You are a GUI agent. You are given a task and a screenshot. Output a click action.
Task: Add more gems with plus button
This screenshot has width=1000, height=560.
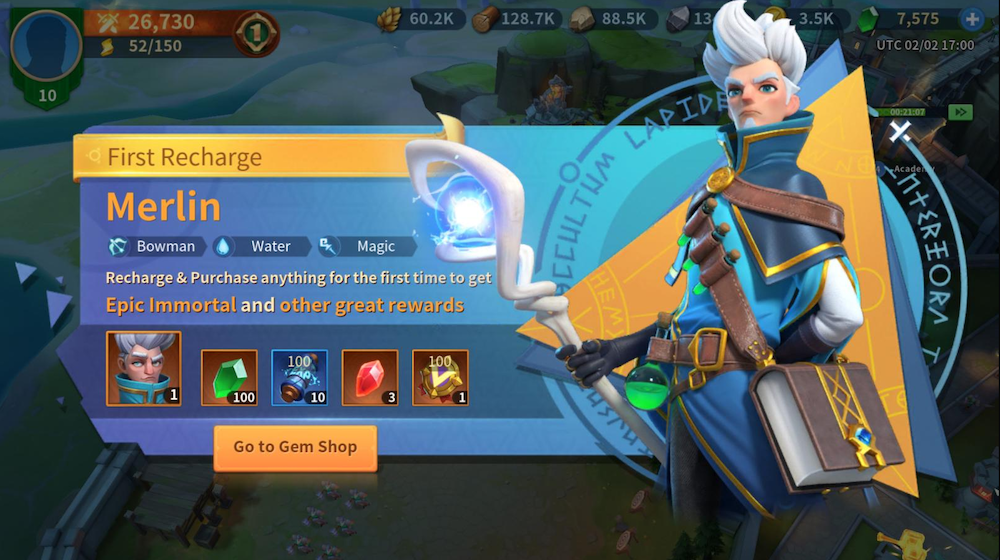[x=970, y=19]
